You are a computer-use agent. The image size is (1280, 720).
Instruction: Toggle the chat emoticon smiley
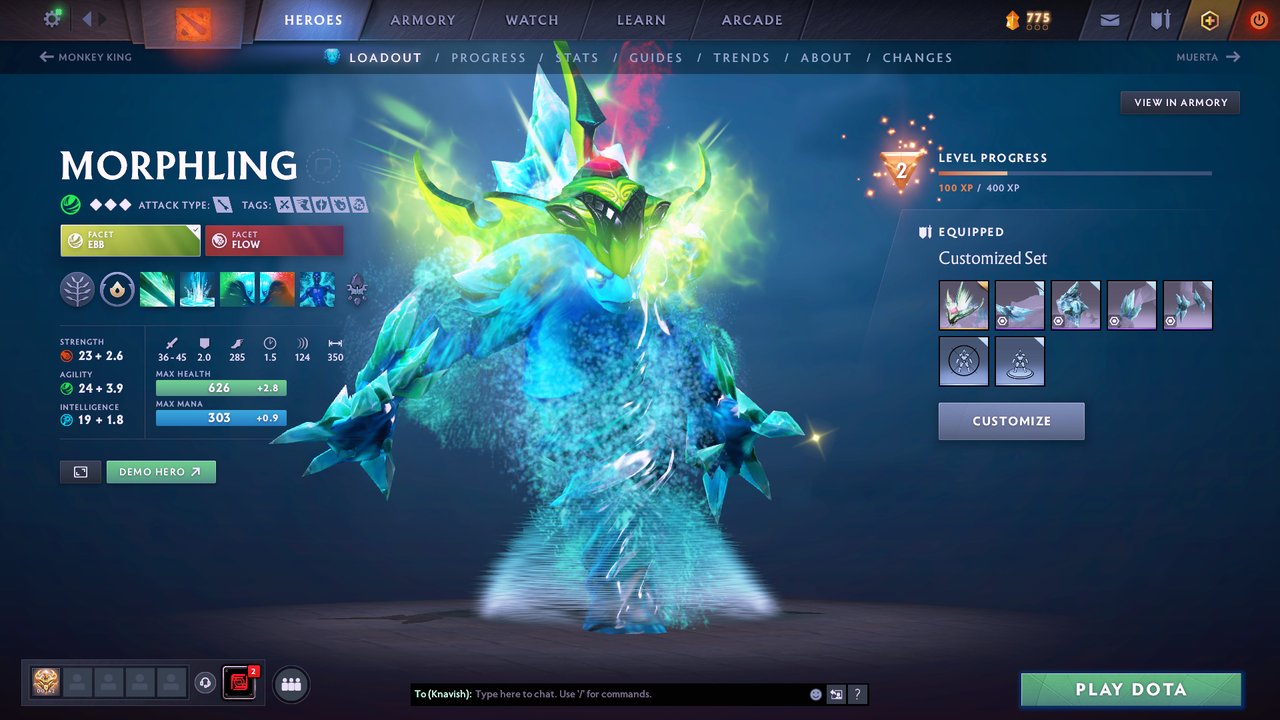coord(815,694)
